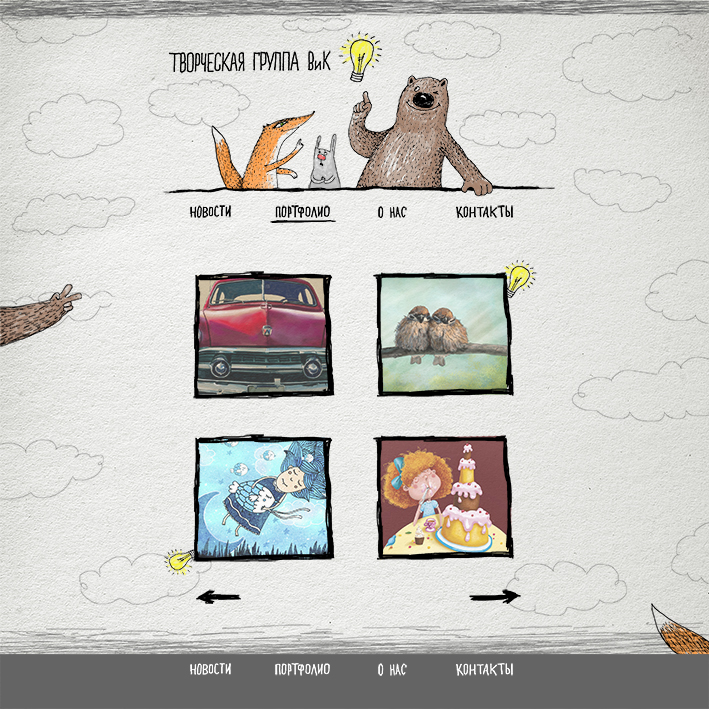This screenshot has height=709, width=709.
Task: Select the girl with cake illustration
Action: point(445,497)
